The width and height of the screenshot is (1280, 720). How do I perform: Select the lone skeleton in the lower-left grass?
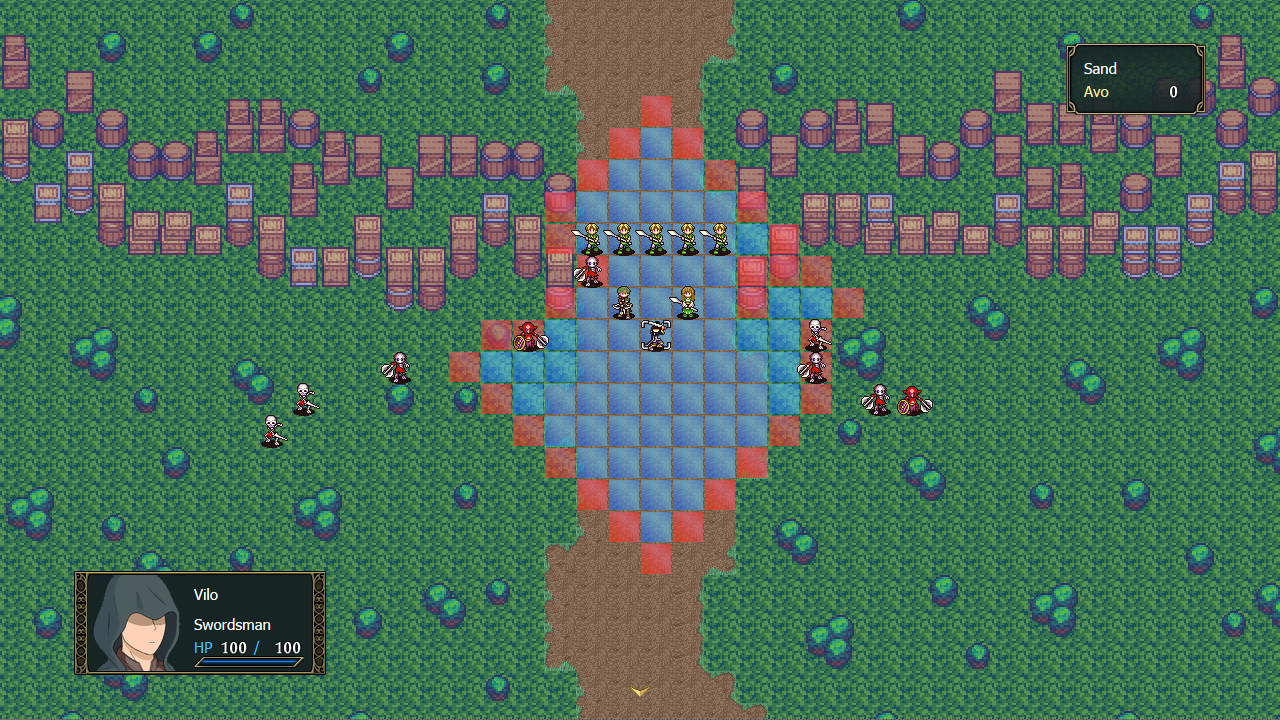pyautogui.click(x=273, y=430)
